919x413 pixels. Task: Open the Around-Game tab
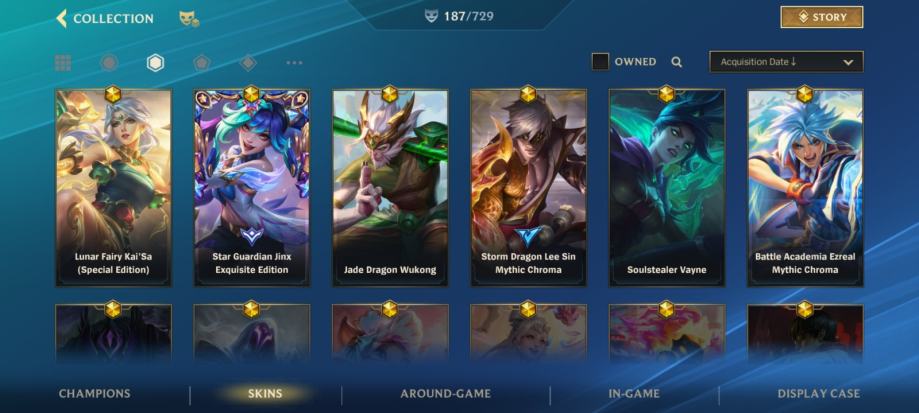(x=445, y=394)
